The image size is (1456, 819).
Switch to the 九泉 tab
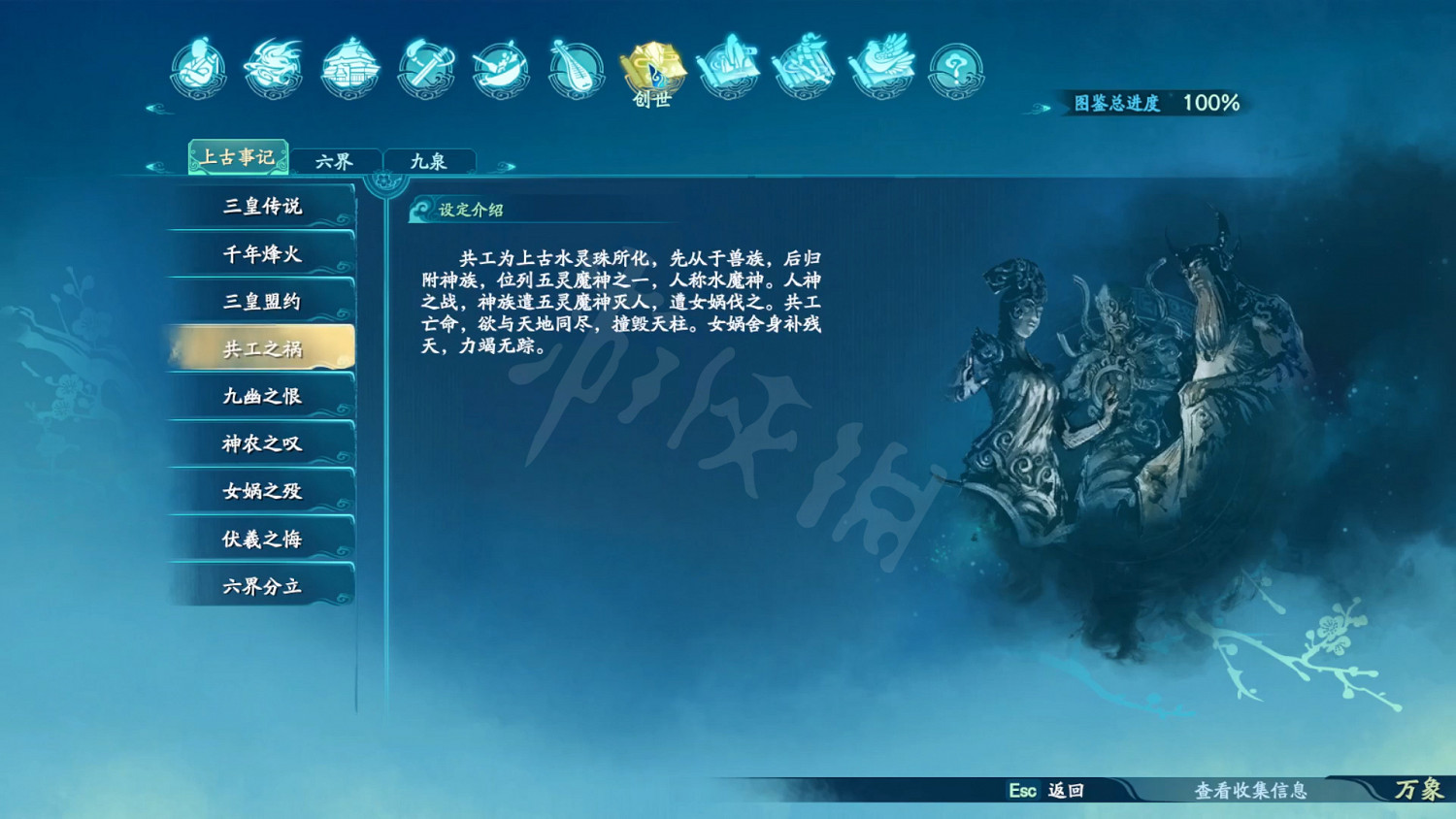pyautogui.click(x=429, y=159)
